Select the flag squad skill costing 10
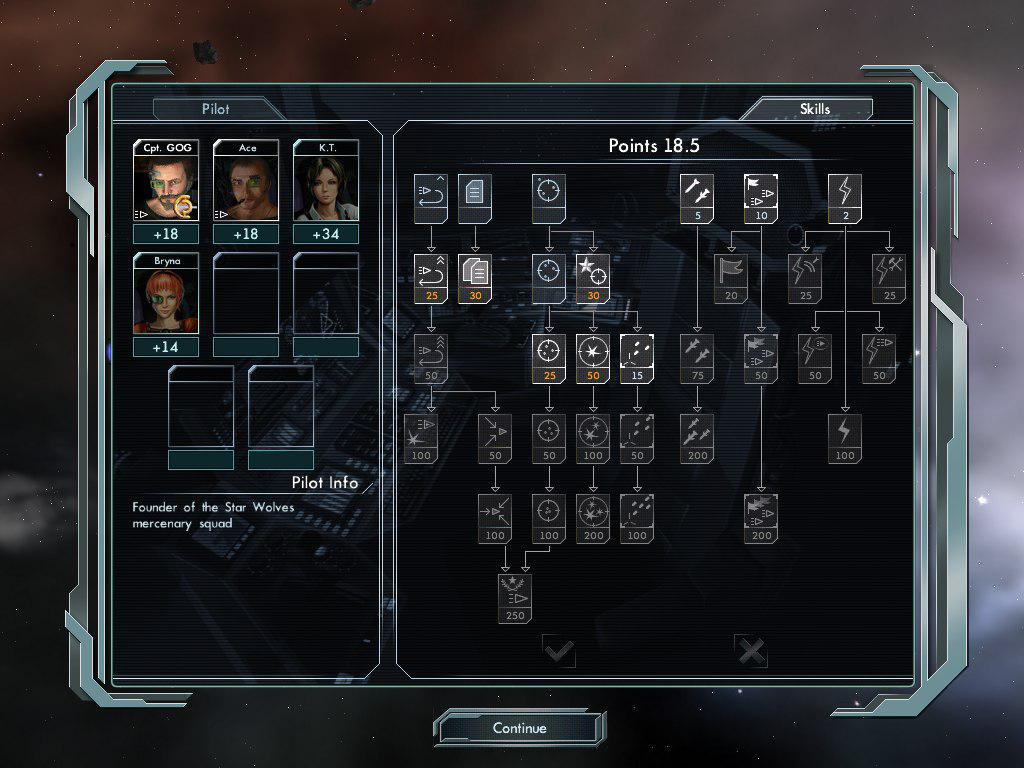Viewport: 1024px width, 768px height. [x=761, y=197]
